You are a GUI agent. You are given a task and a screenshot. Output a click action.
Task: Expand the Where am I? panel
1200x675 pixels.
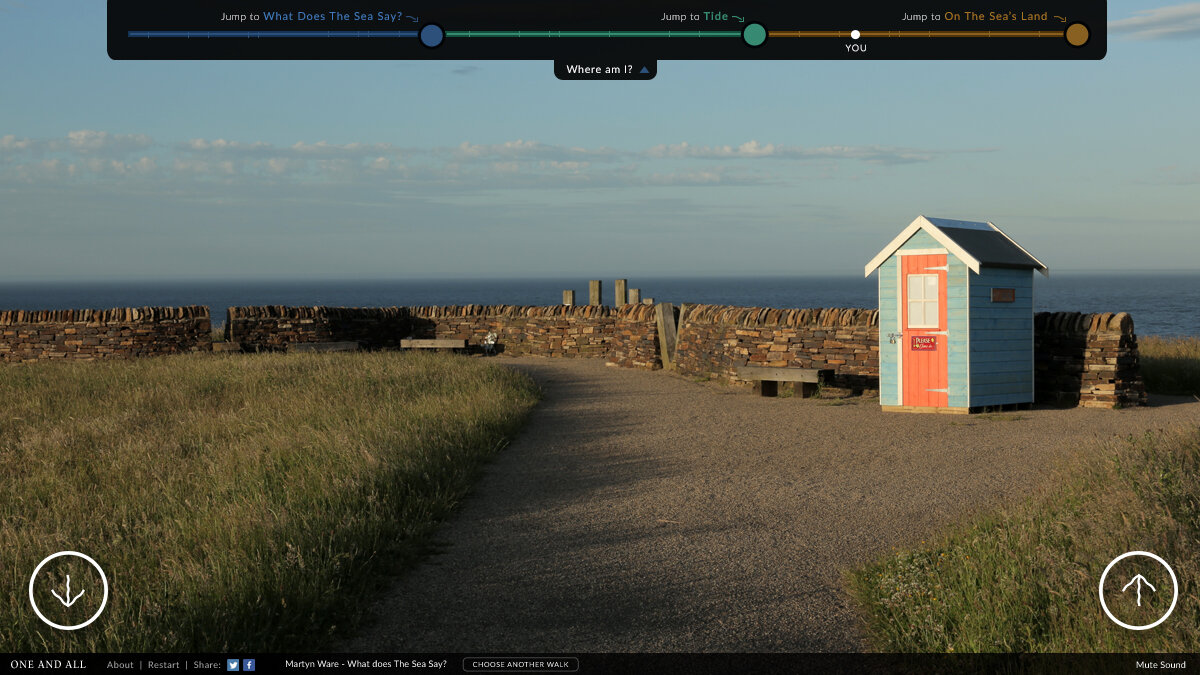pos(606,69)
